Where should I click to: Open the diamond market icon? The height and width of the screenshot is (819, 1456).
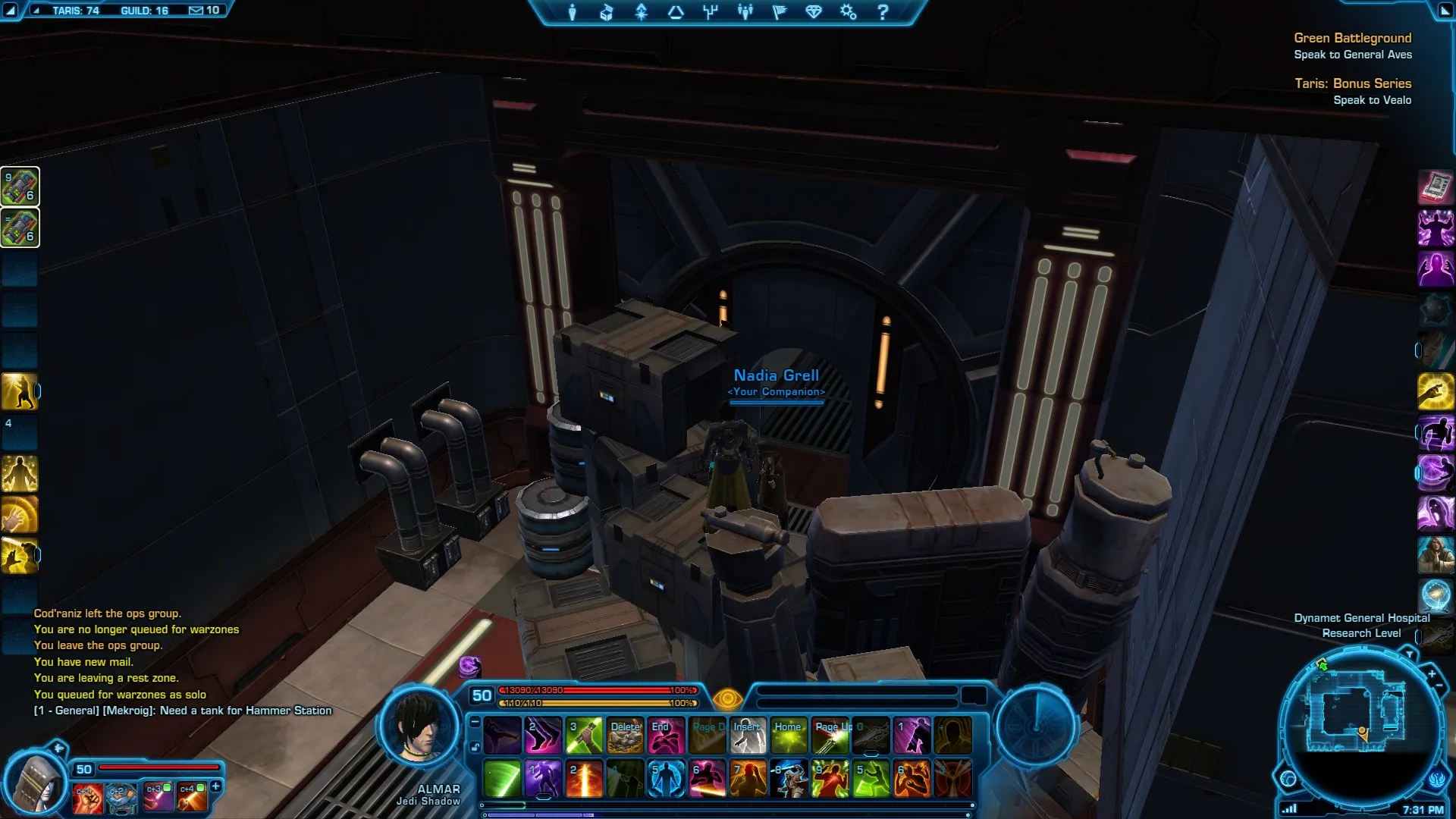coord(814,12)
